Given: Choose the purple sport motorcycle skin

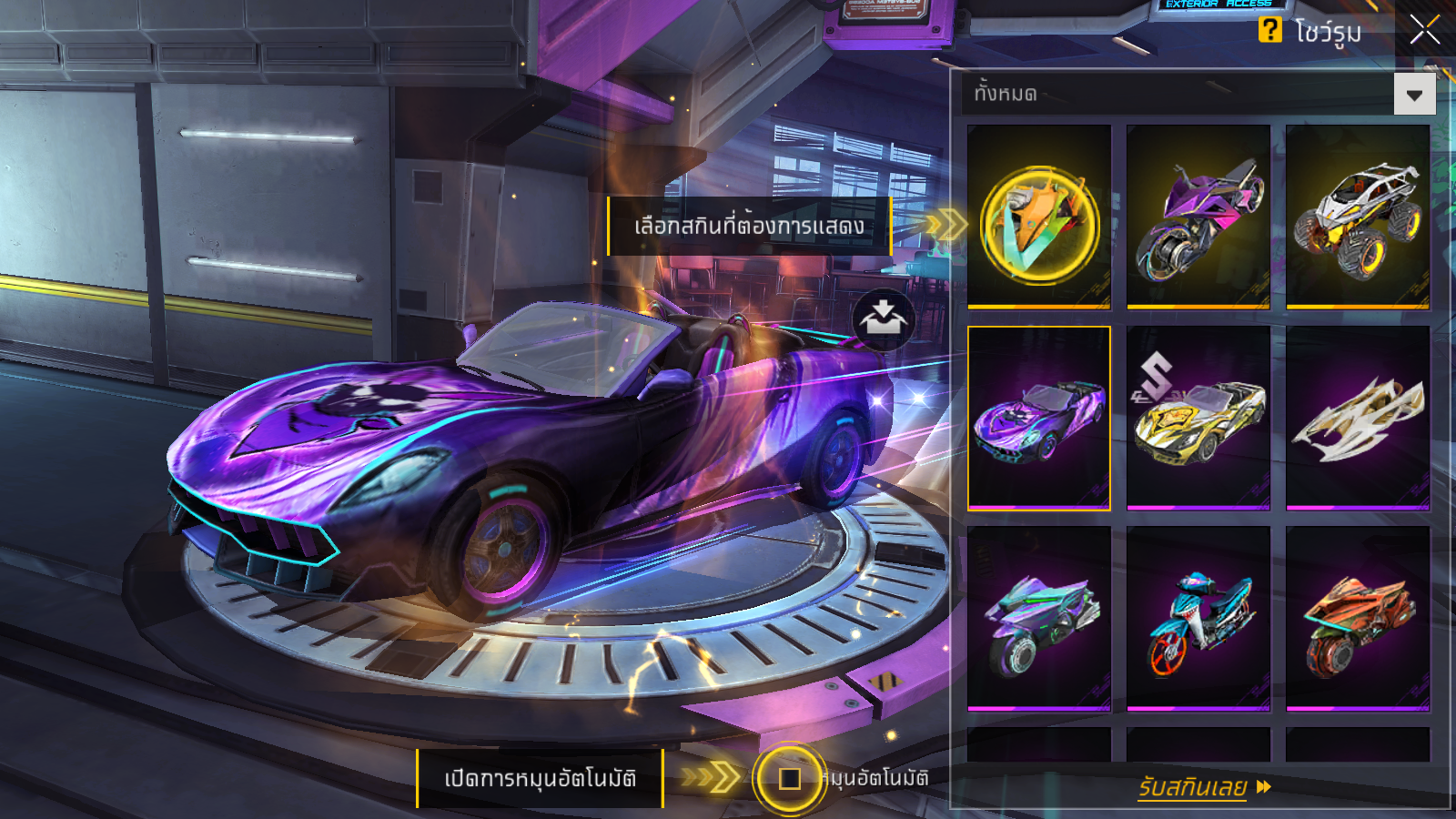Looking at the screenshot, I should (1198, 218).
